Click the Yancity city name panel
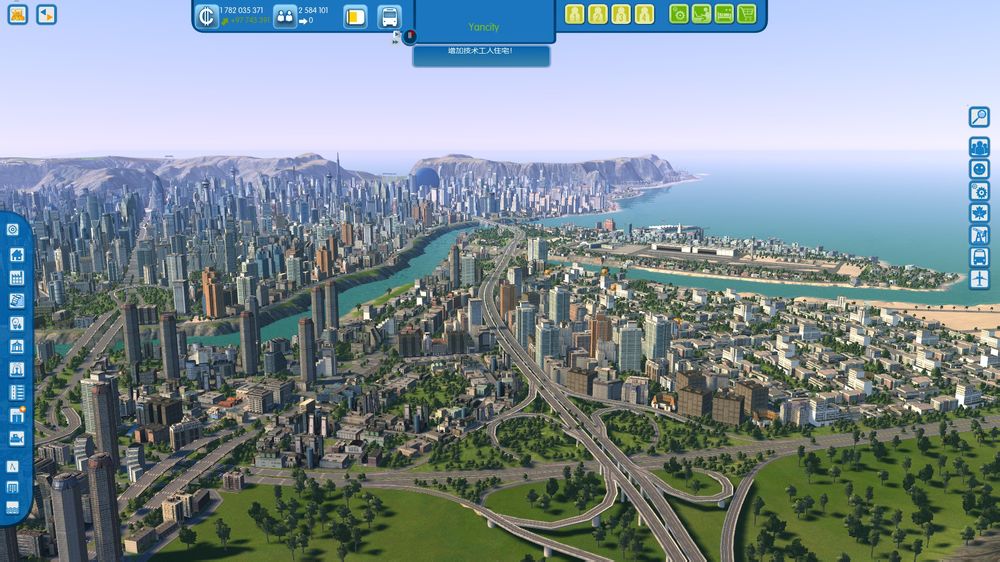This screenshot has height=562, width=1000. tap(484, 27)
